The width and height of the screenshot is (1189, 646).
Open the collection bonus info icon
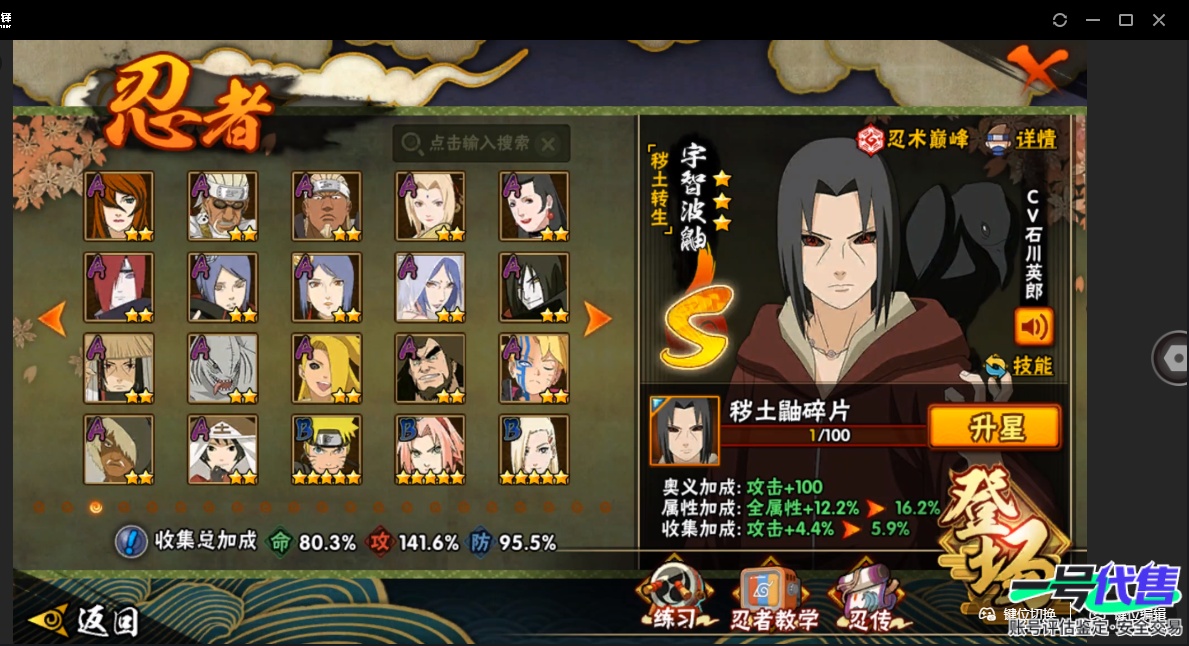click(x=131, y=542)
